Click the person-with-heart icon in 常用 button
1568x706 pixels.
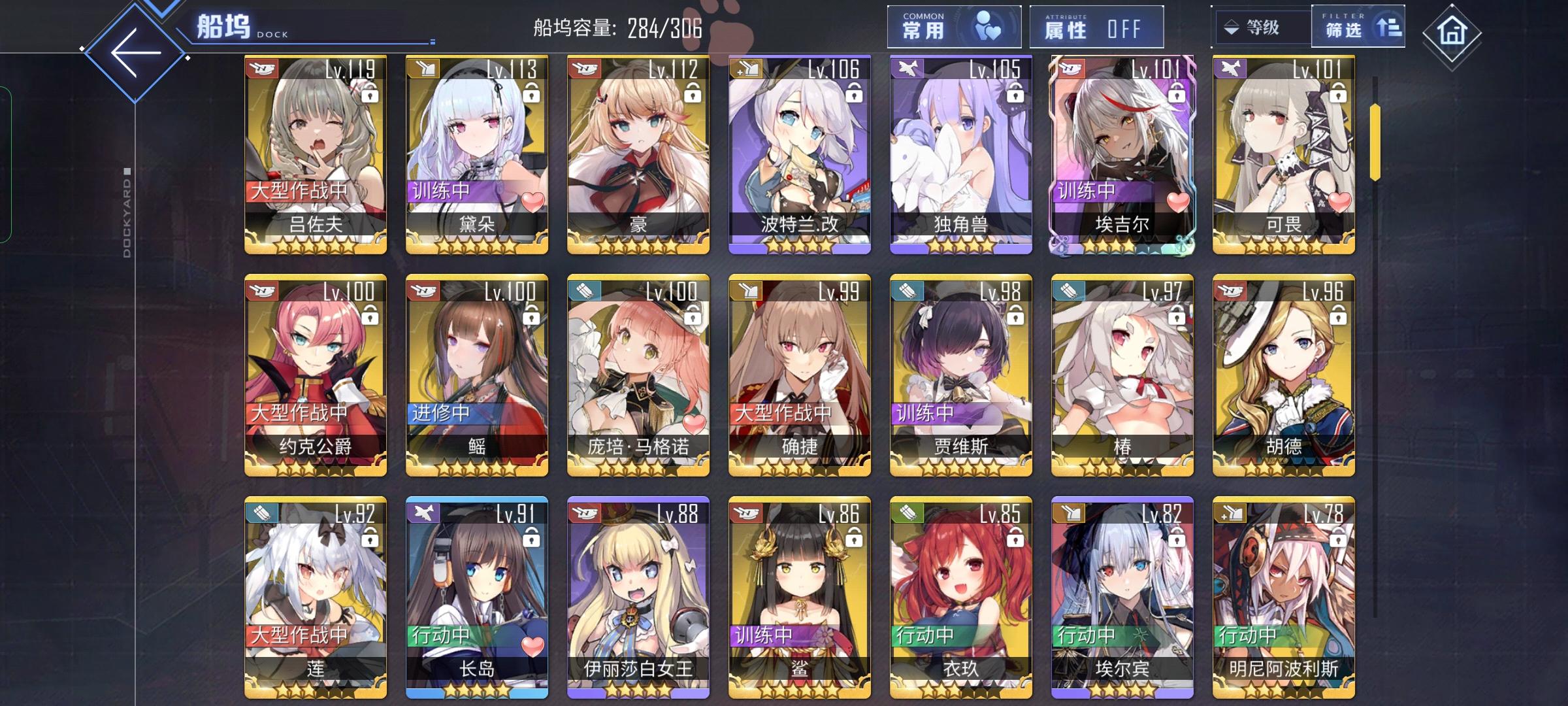[x=988, y=26]
